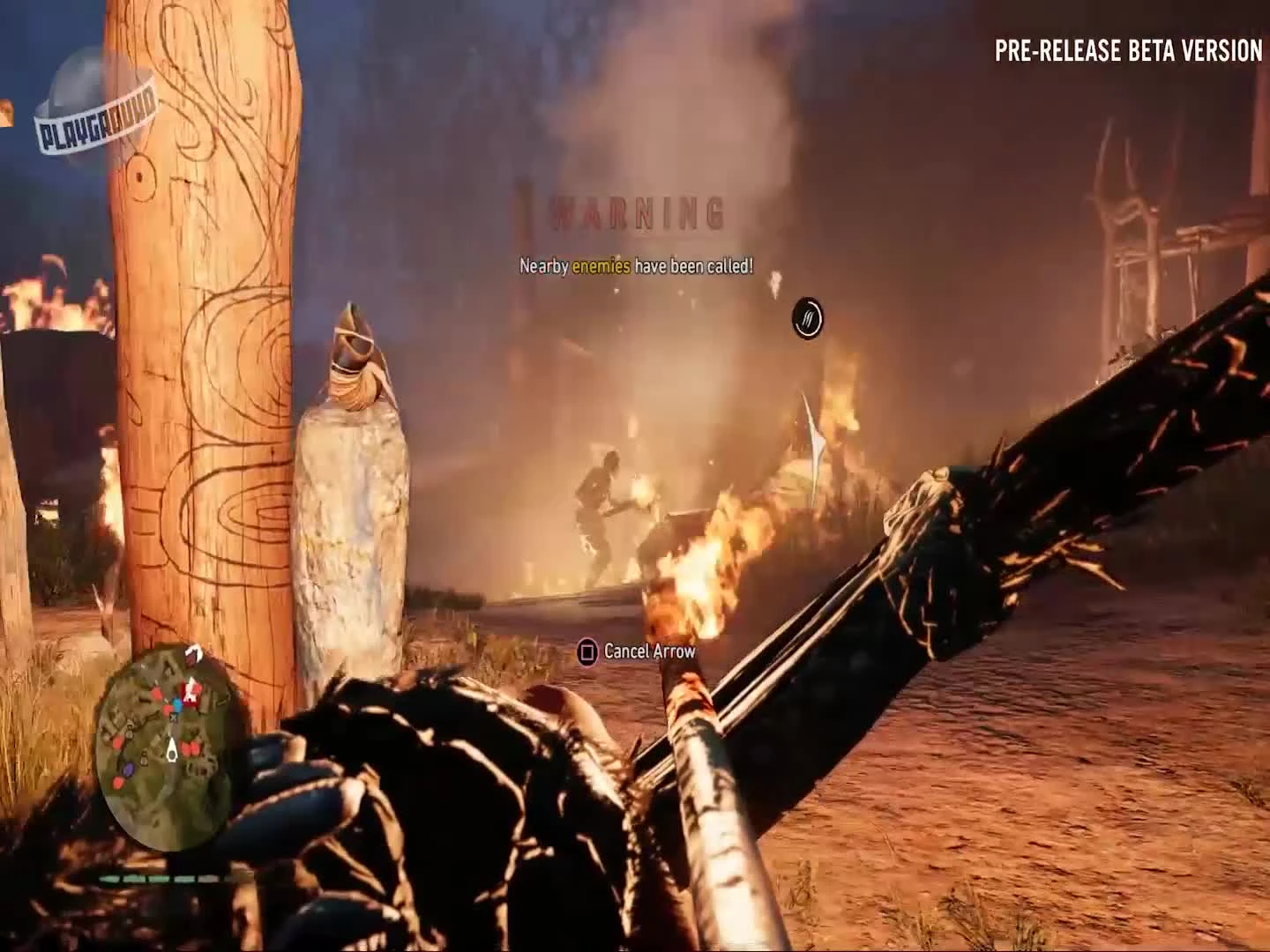Image resolution: width=1270 pixels, height=952 pixels.
Task: Select the blue ally dot on the minimap
Action: pos(177,703)
